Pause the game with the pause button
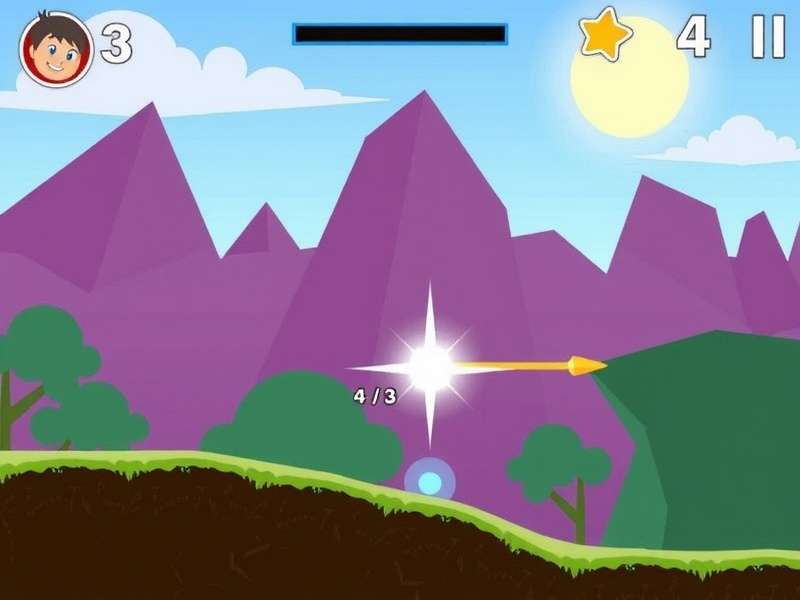 pos(768,37)
